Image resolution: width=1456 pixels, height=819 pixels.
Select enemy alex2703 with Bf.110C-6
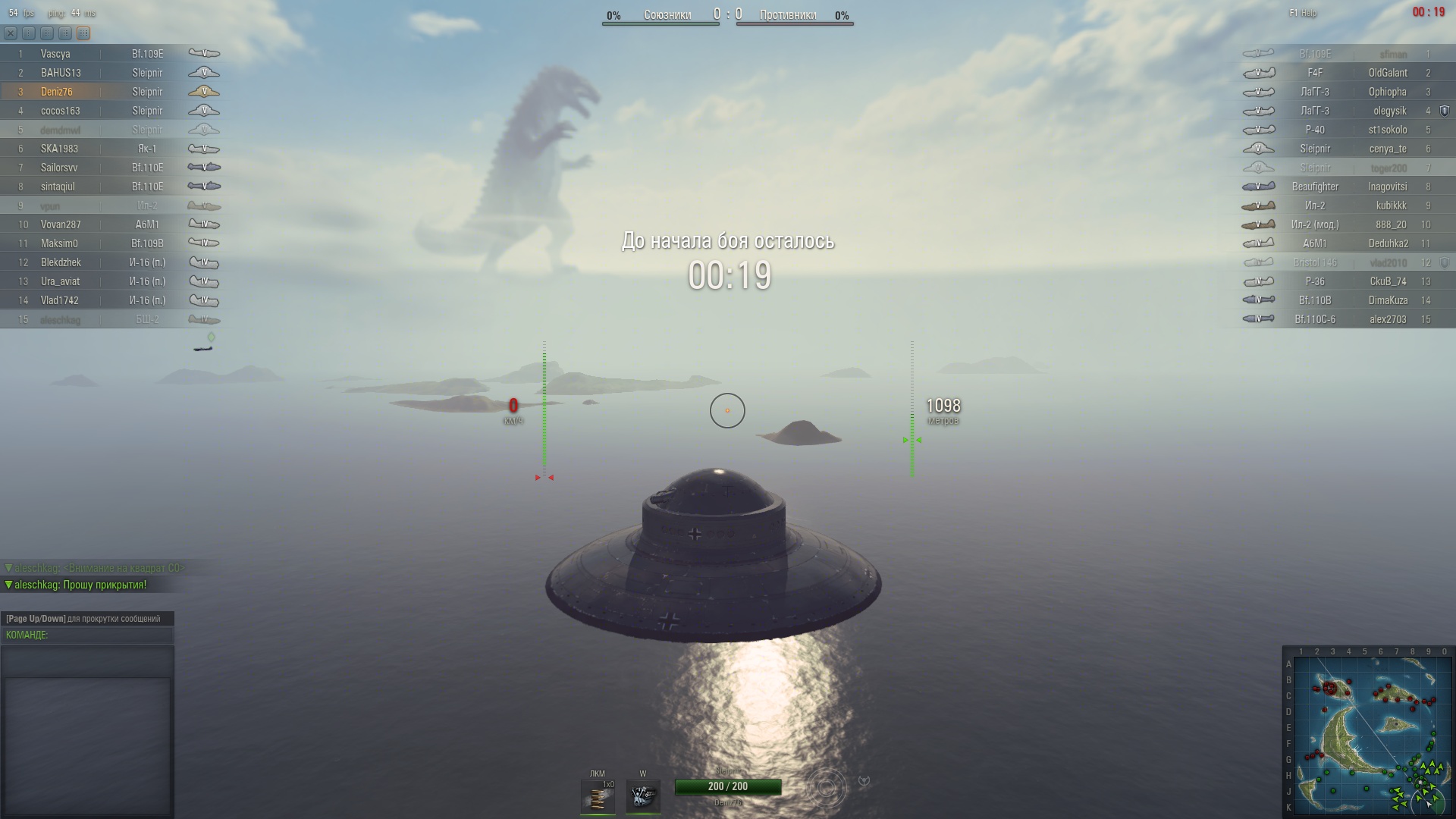1387,319
